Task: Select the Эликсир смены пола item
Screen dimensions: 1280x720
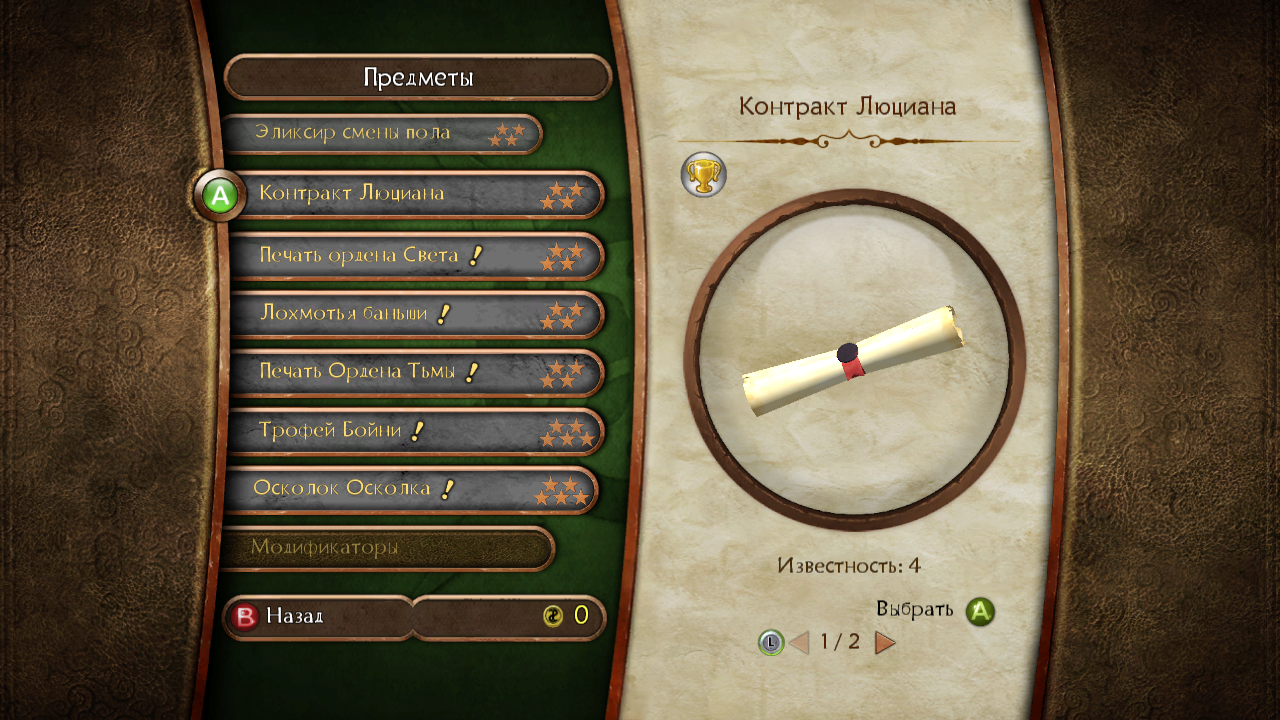Action: pos(380,133)
